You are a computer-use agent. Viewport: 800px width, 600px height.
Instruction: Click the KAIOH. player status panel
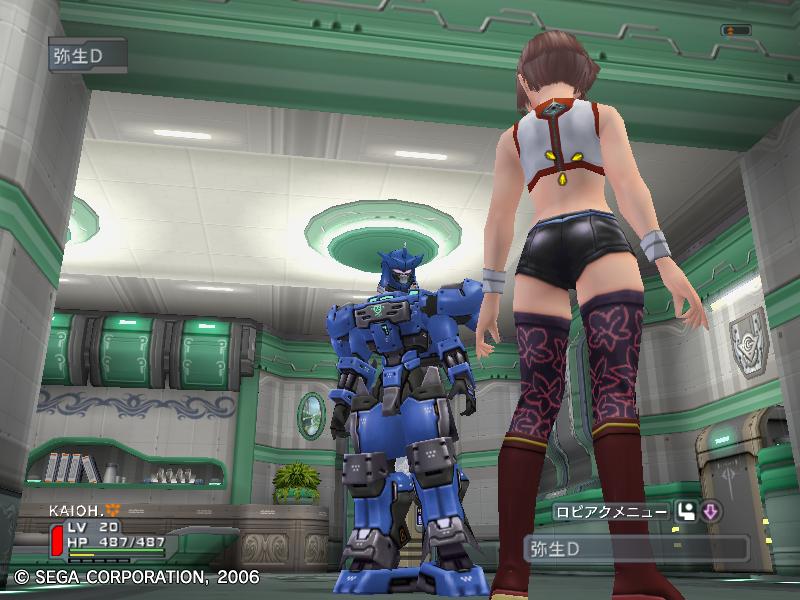point(104,532)
